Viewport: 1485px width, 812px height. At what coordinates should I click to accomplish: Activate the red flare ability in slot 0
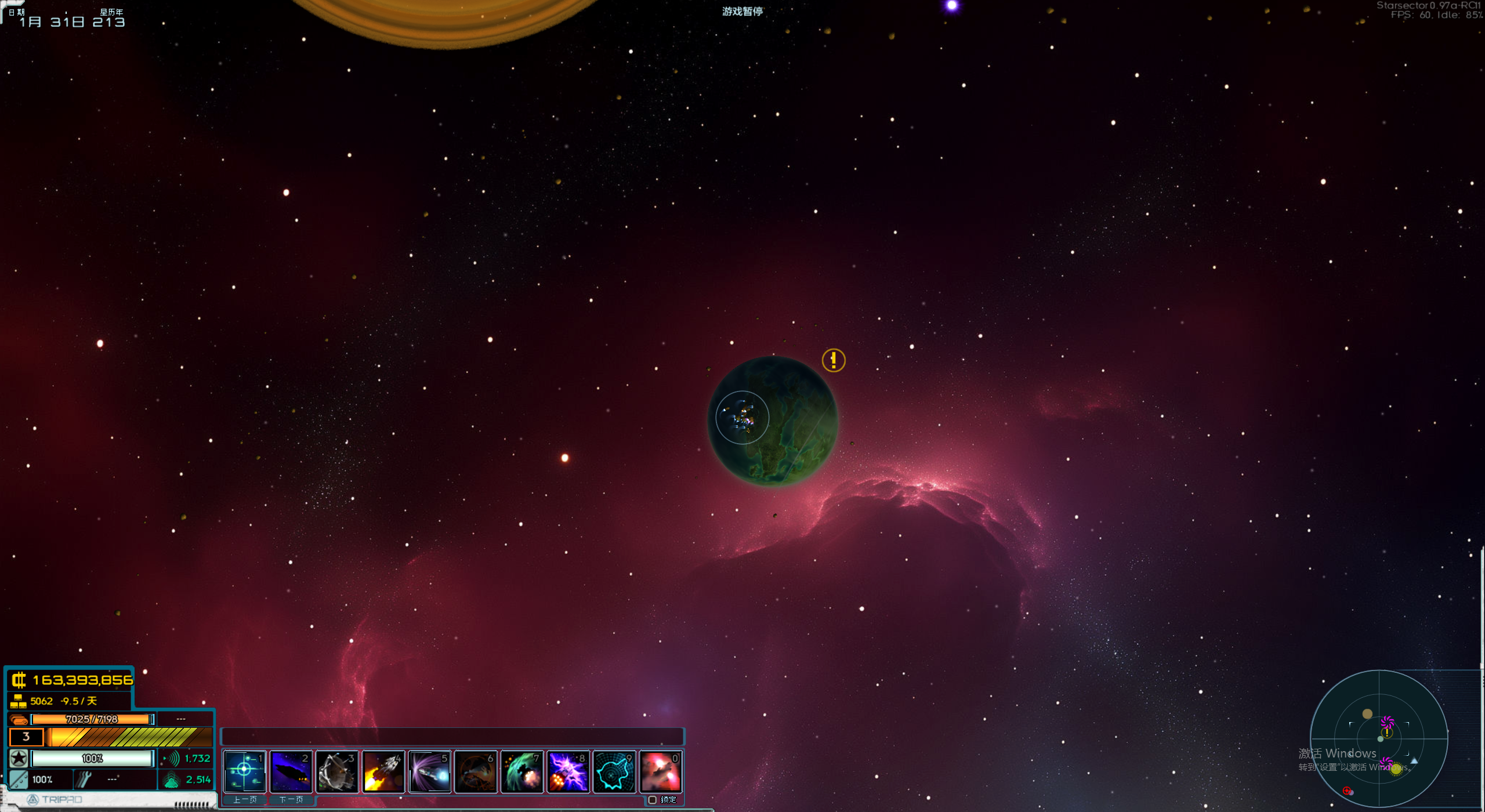pyautogui.click(x=661, y=771)
